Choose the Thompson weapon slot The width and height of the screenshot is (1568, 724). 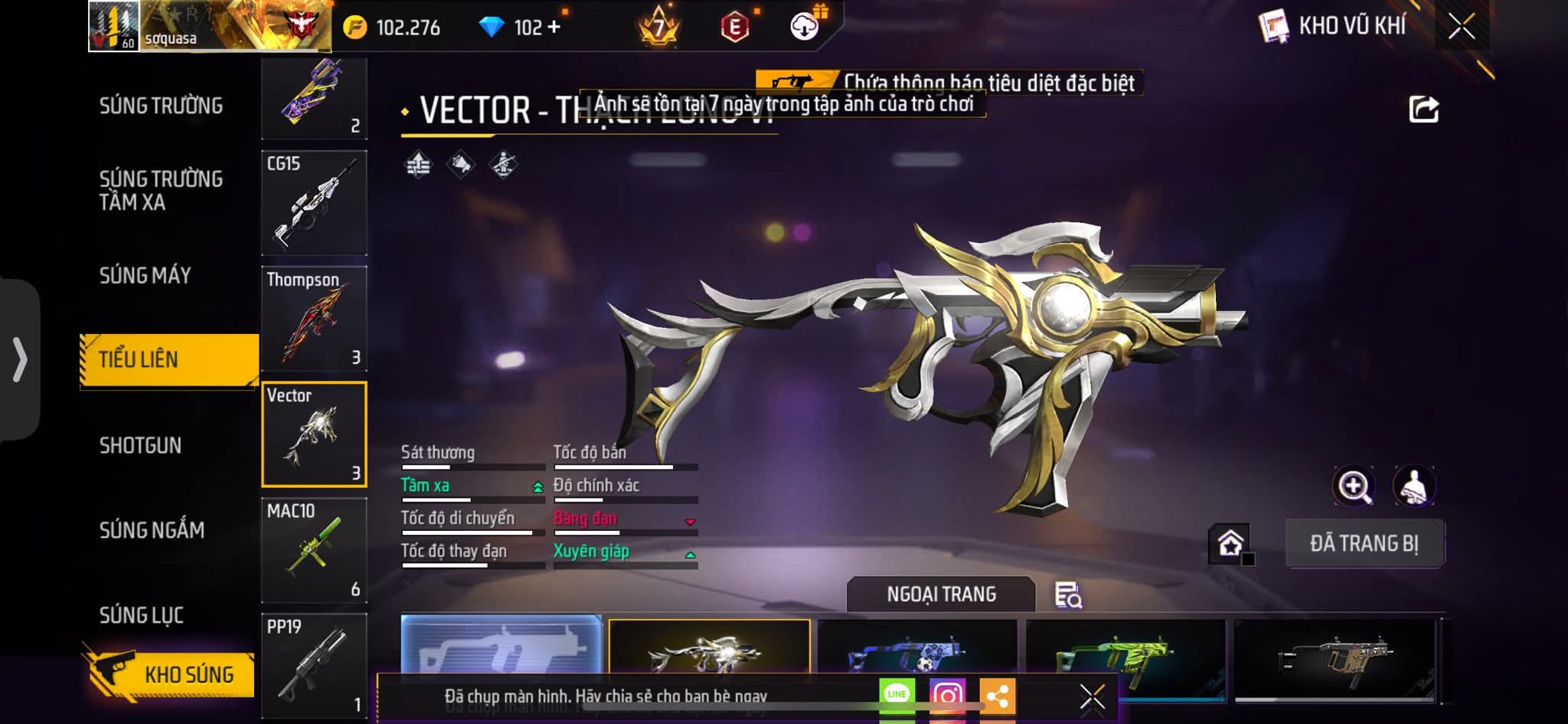pyautogui.click(x=314, y=319)
